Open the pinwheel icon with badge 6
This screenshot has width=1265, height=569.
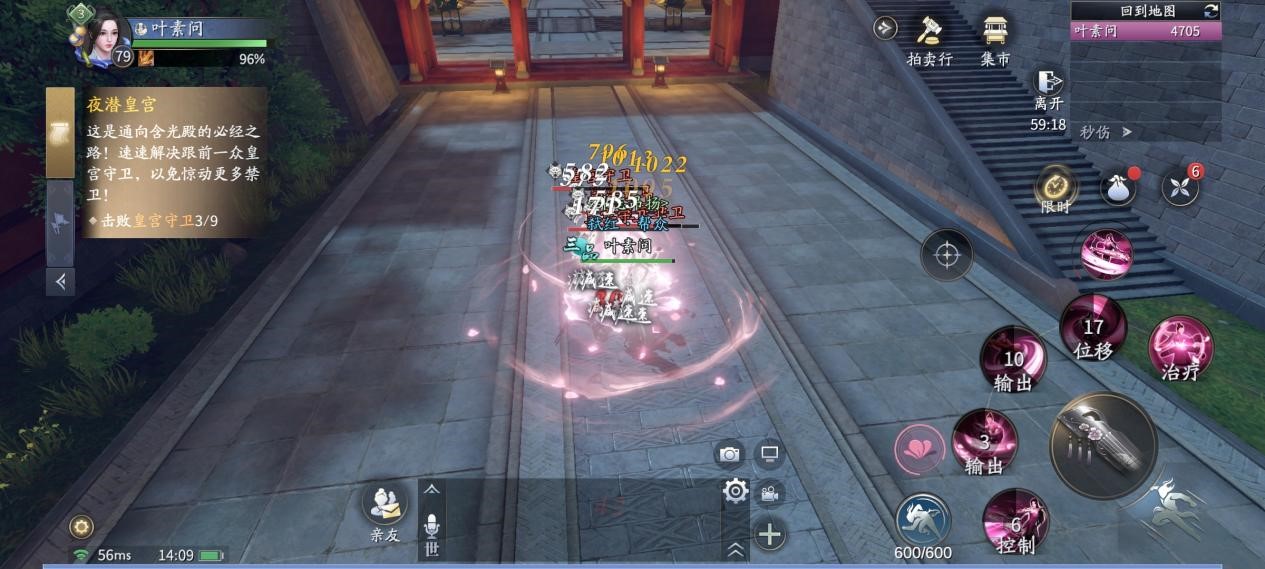1180,187
